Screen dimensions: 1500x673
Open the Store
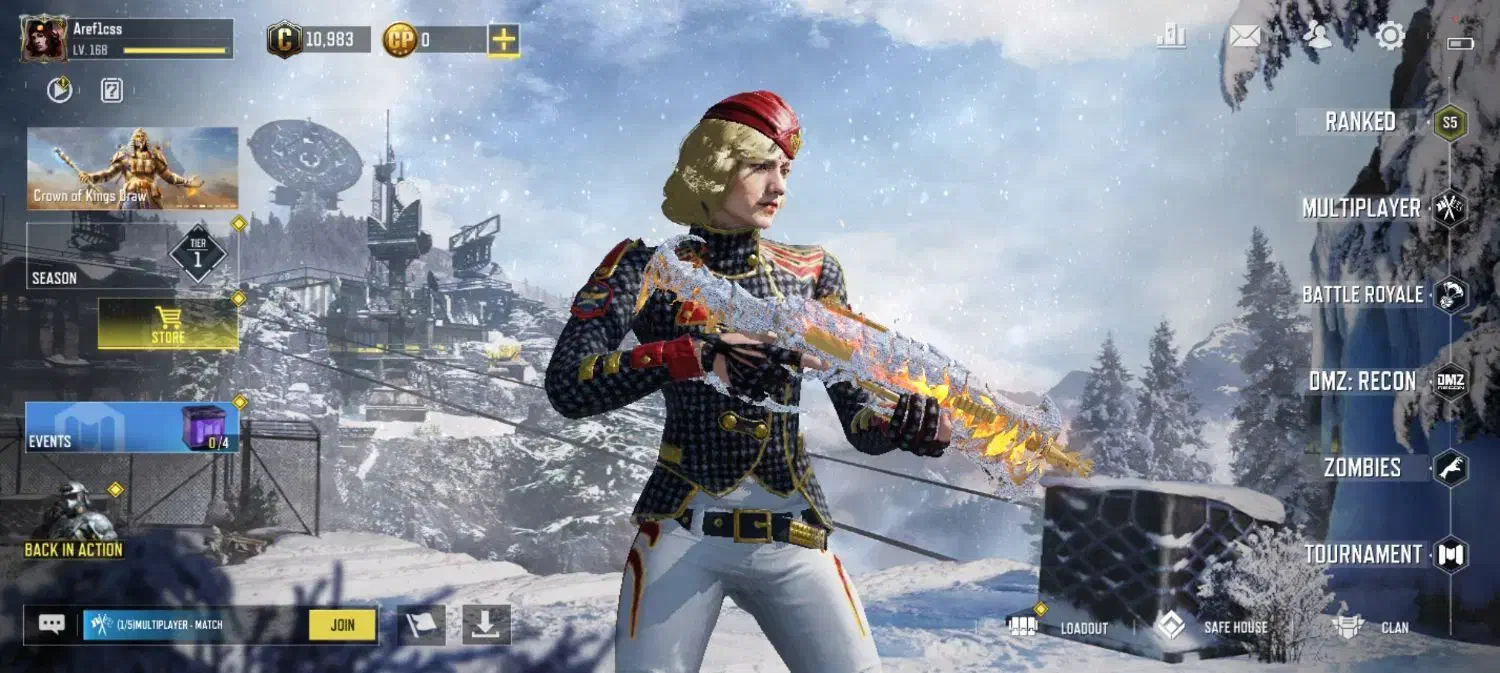click(168, 325)
